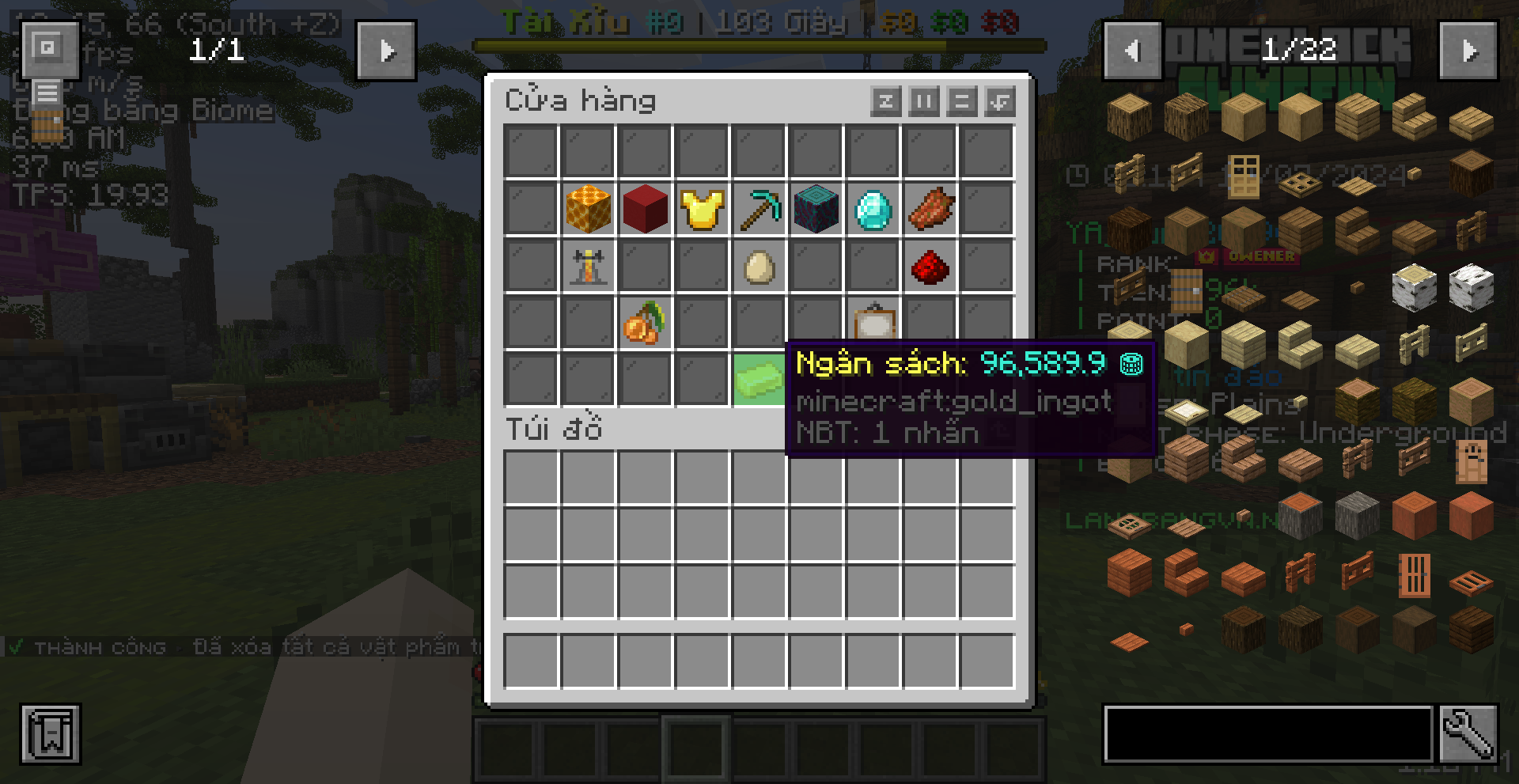
Task: Buy the honeycomb block in the shop
Action: coord(588,210)
